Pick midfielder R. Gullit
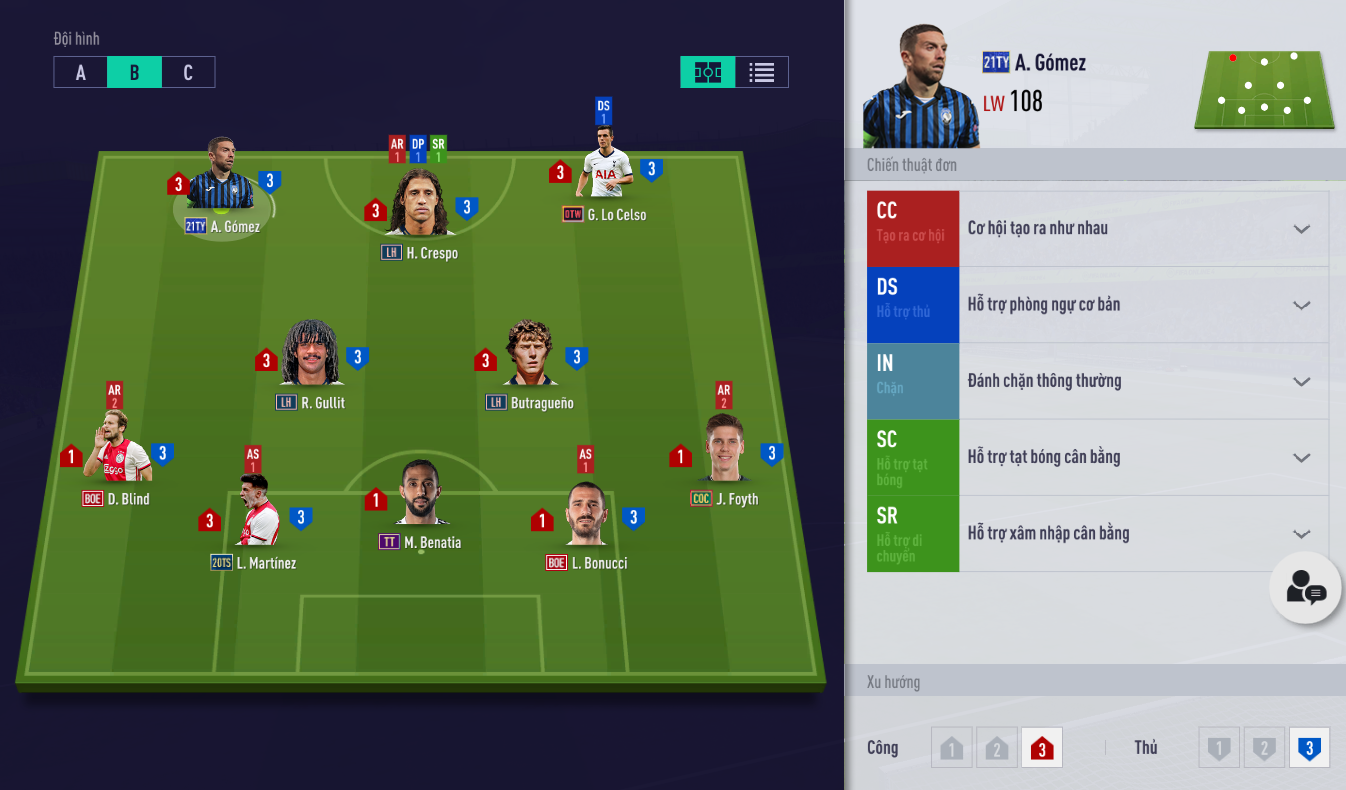The width and height of the screenshot is (1346, 790). tap(311, 356)
